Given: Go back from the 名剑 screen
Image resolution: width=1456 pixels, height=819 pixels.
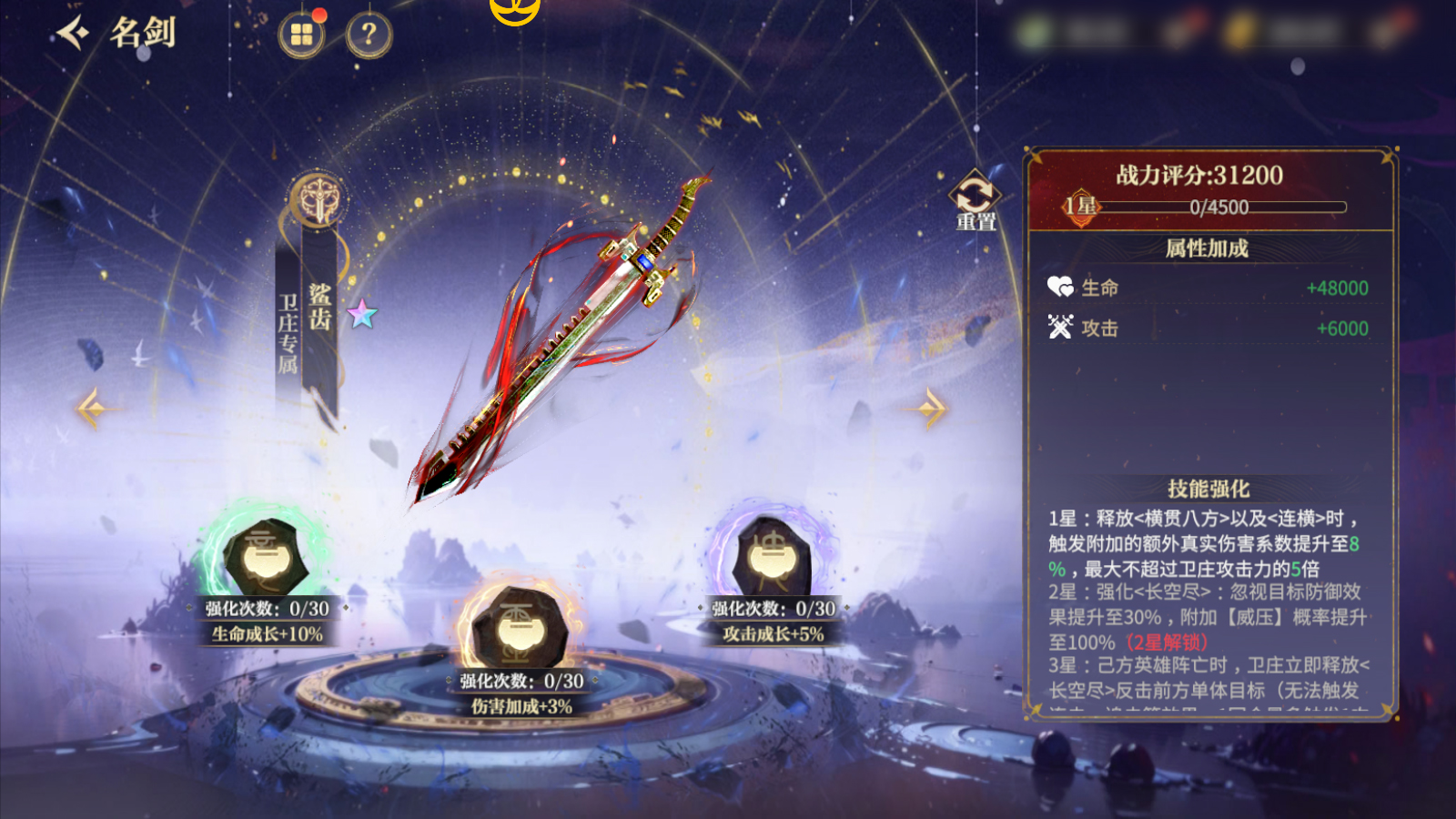Looking at the screenshot, I should [x=73, y=34].
